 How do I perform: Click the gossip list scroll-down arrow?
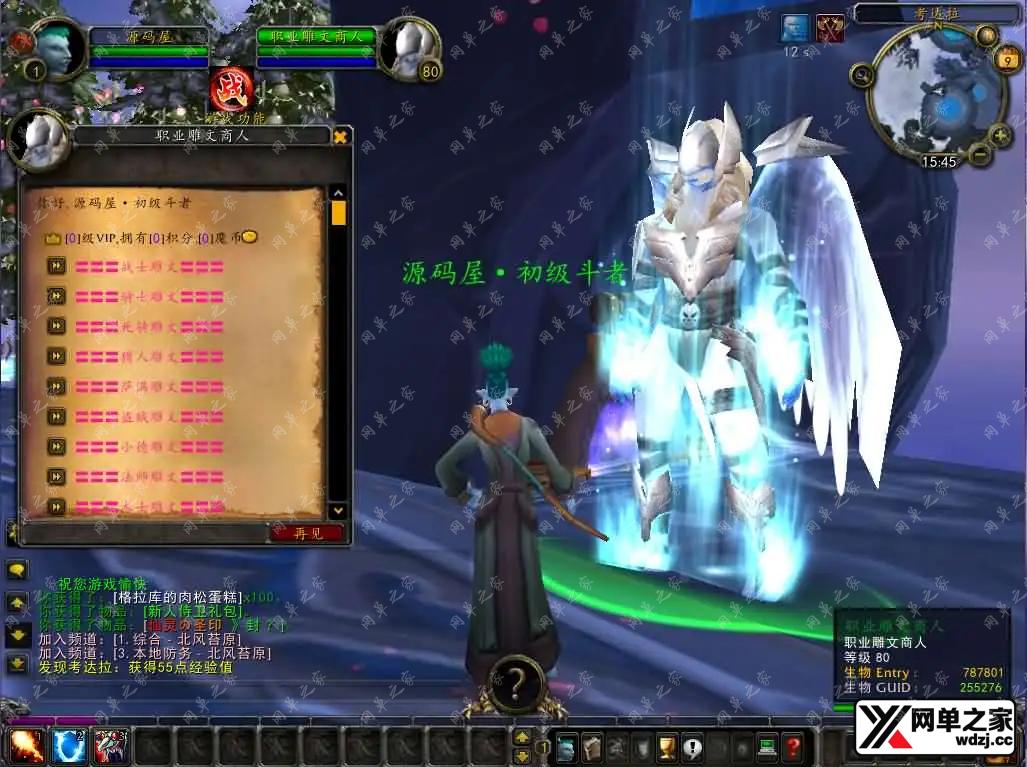point(338,510)
